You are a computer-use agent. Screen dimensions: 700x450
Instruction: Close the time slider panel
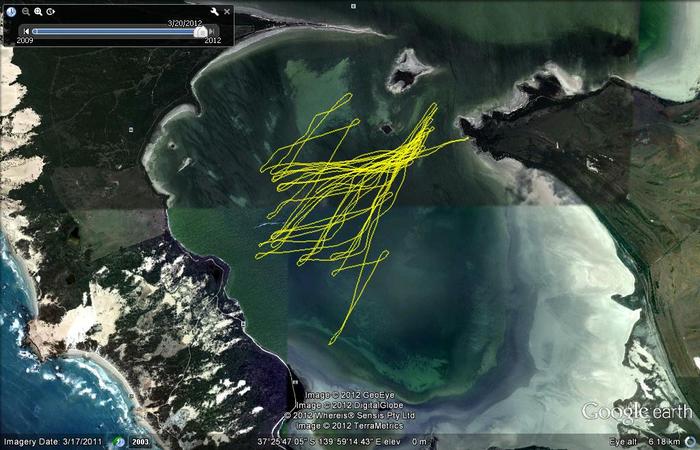(227, 11)
